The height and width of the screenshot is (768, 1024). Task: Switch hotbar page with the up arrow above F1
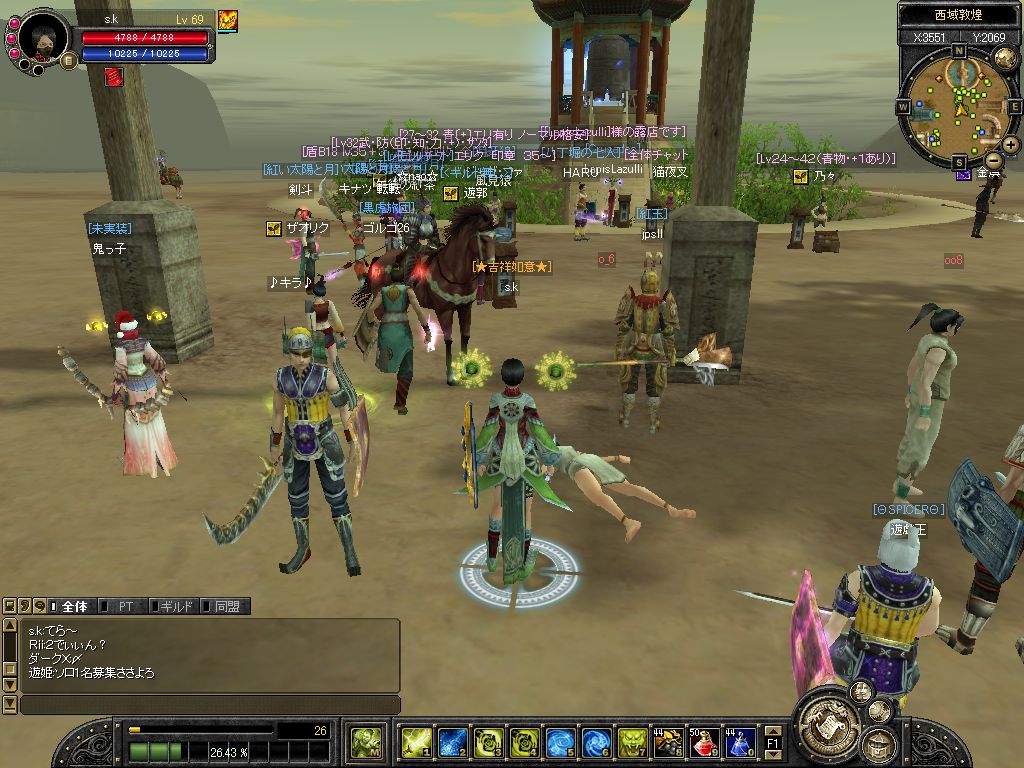[x=773, y=731]
